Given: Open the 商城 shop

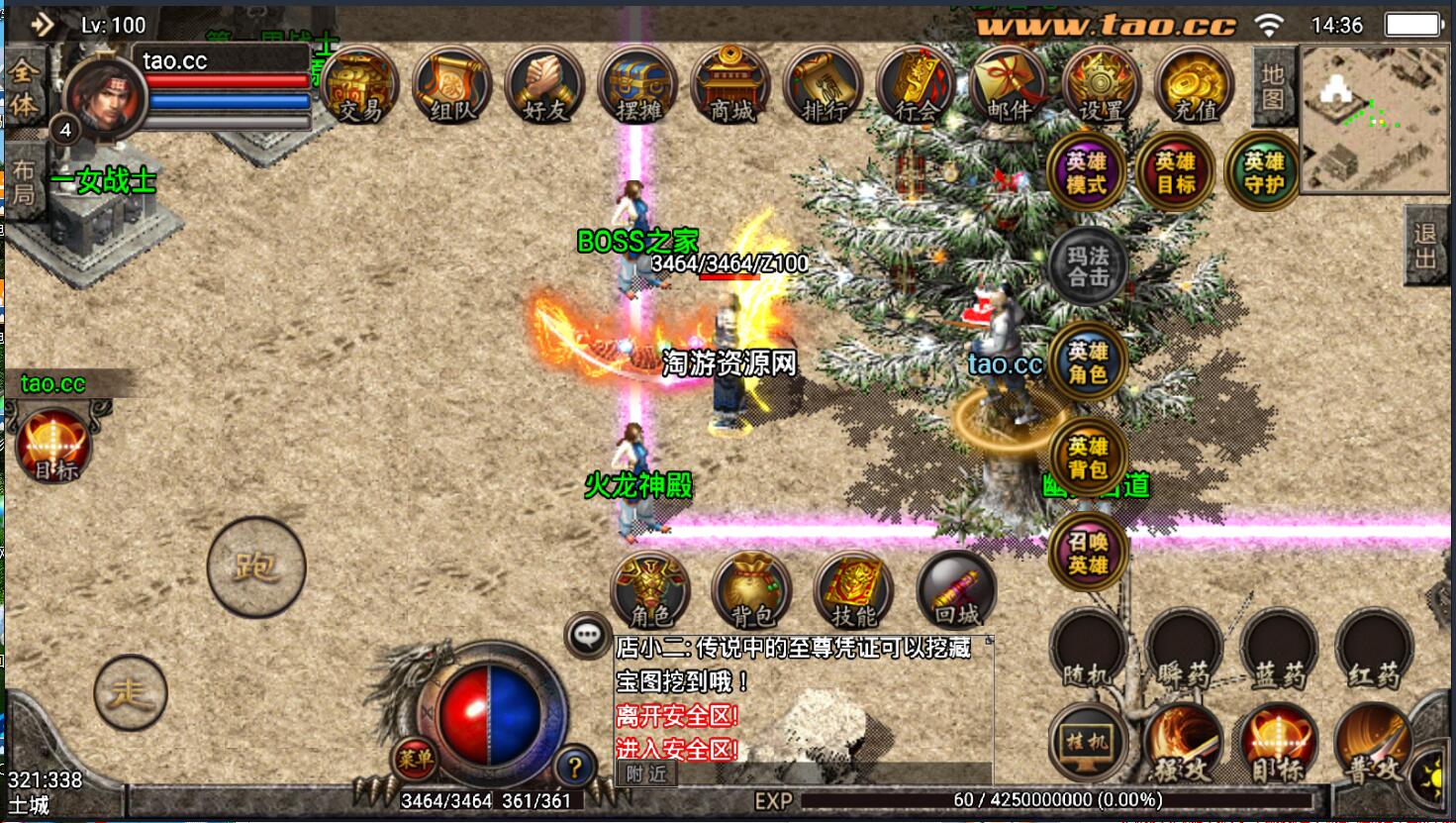Looking at the screenshot, I should pos(731,87).
